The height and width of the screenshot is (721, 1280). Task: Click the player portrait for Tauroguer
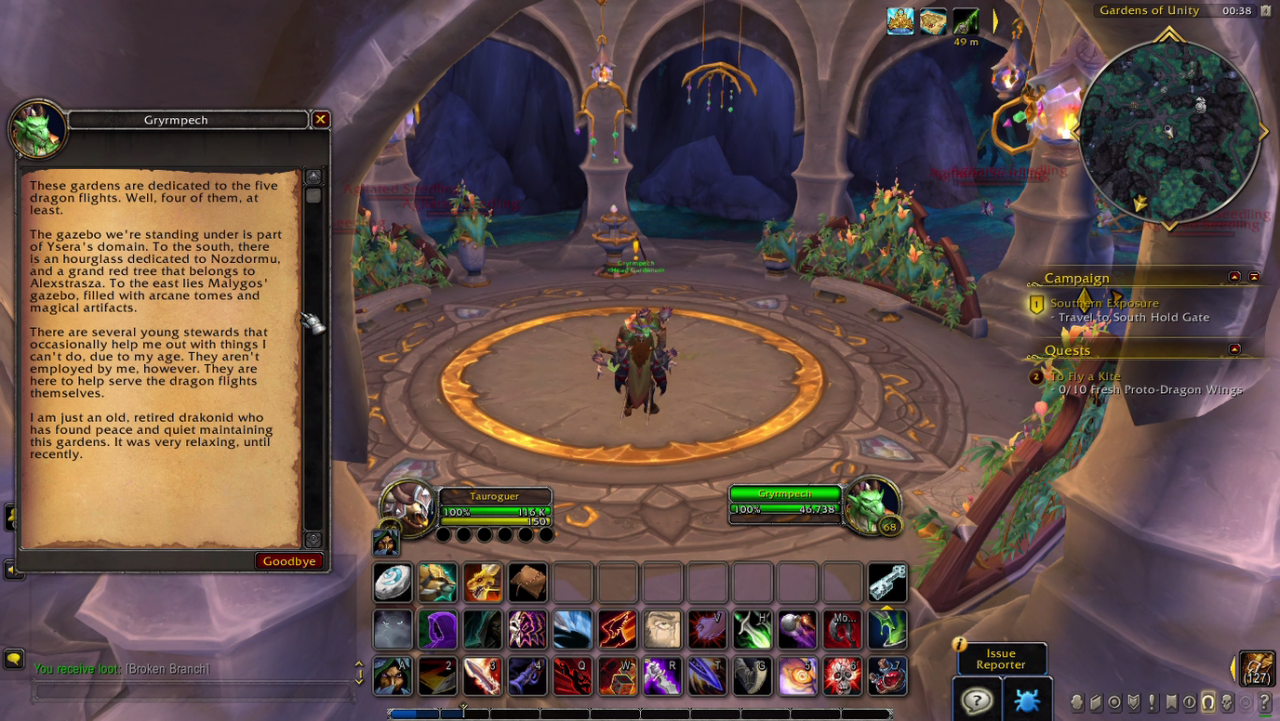408,507
